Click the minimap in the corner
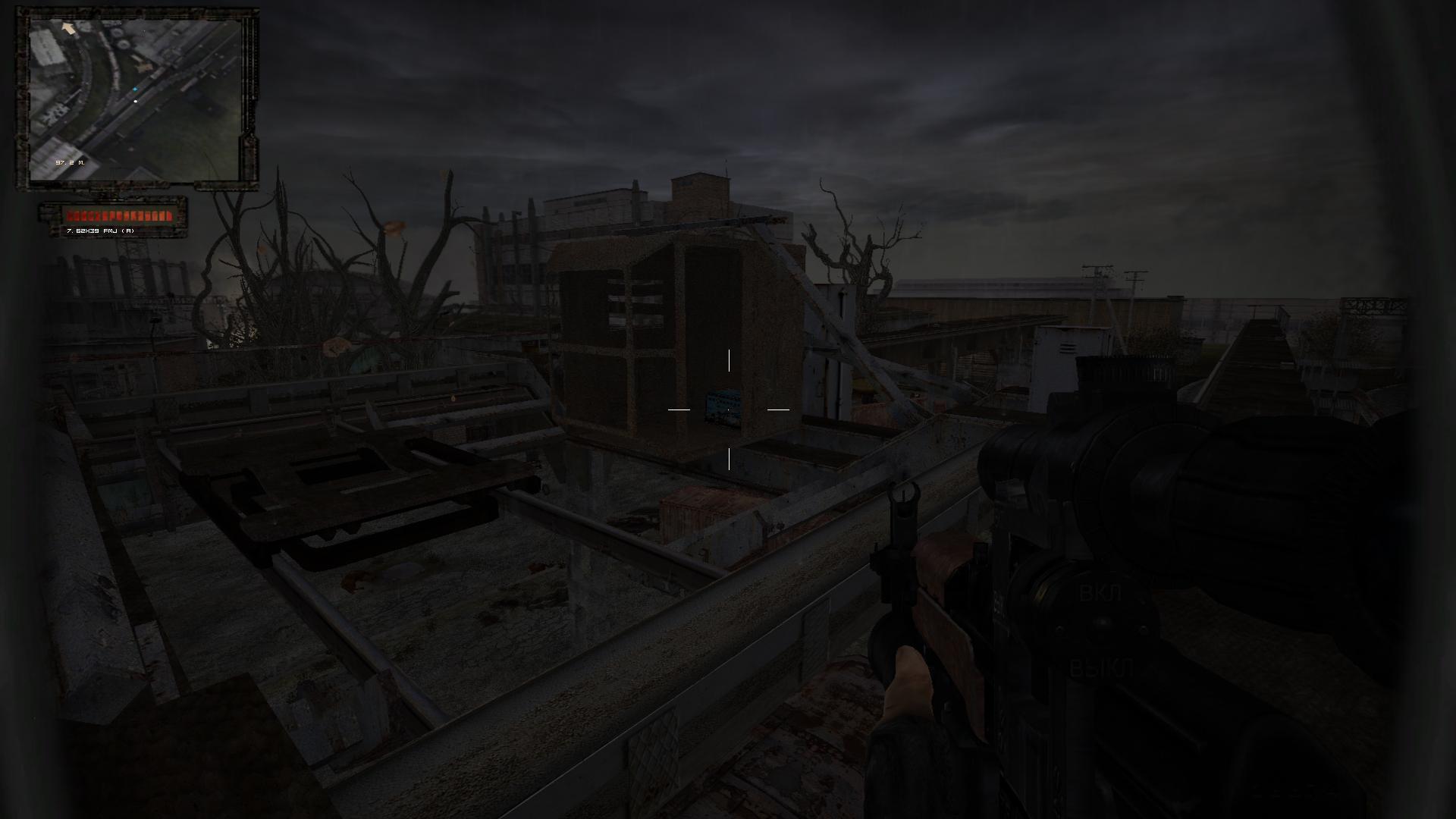Image resolution: width=1456 pixels, height=819 pixels. (x=136, y=99)
